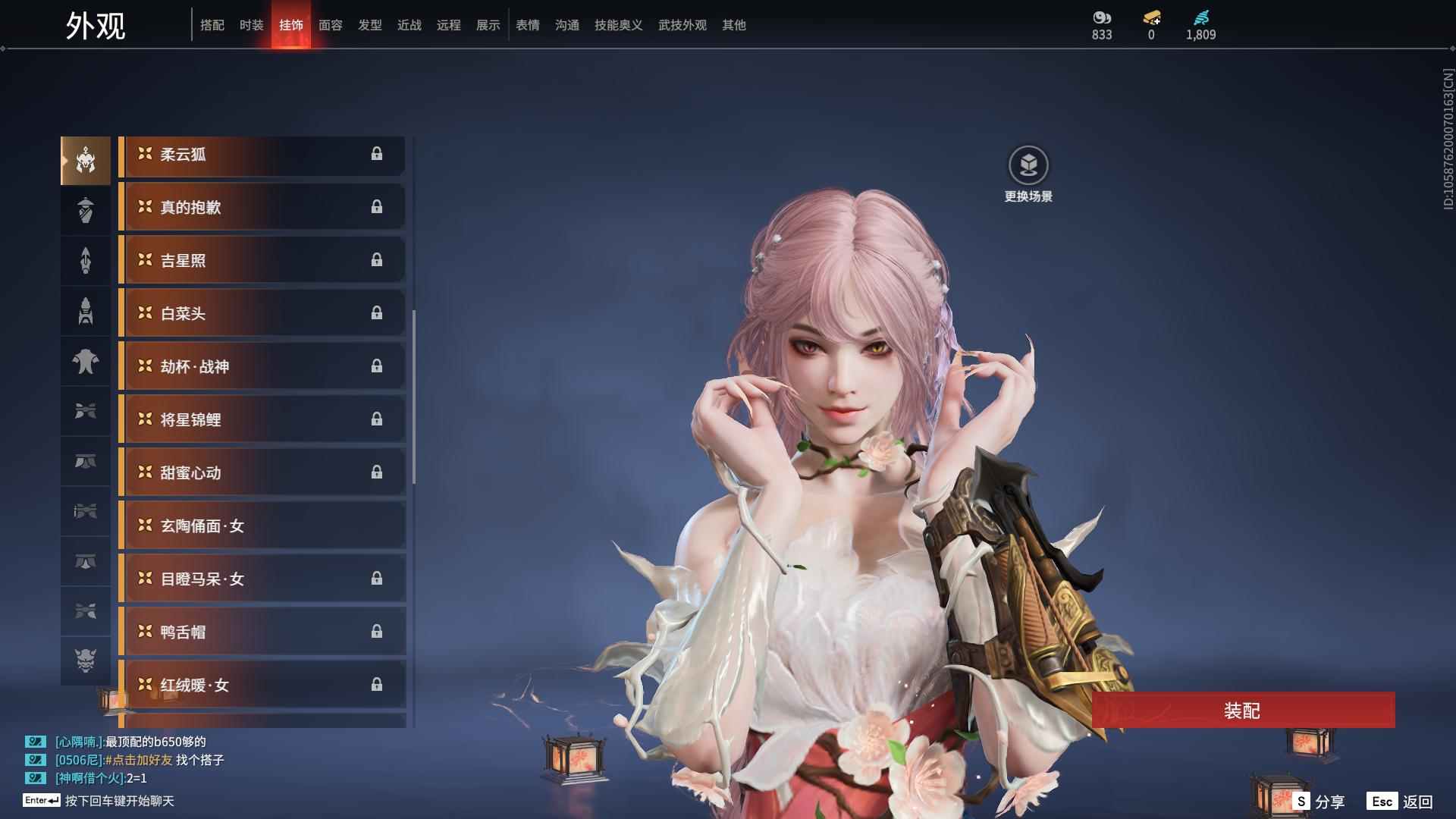Switch to the 时装 tab
This screenshot has height=819, width=1456.
(x=251, y=25)
